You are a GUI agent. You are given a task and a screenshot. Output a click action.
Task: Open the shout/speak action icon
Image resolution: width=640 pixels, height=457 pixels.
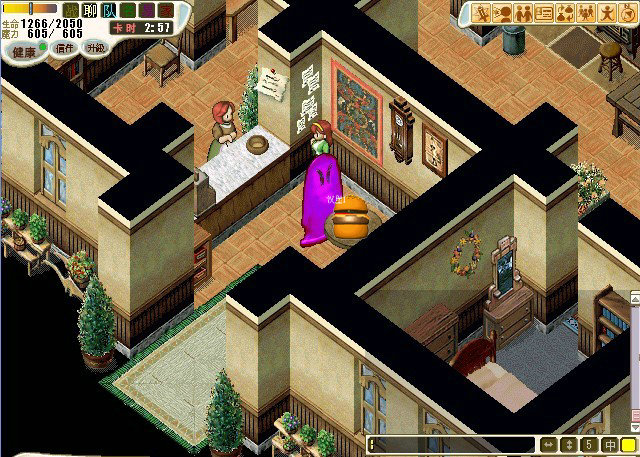(x=503, y=13)
